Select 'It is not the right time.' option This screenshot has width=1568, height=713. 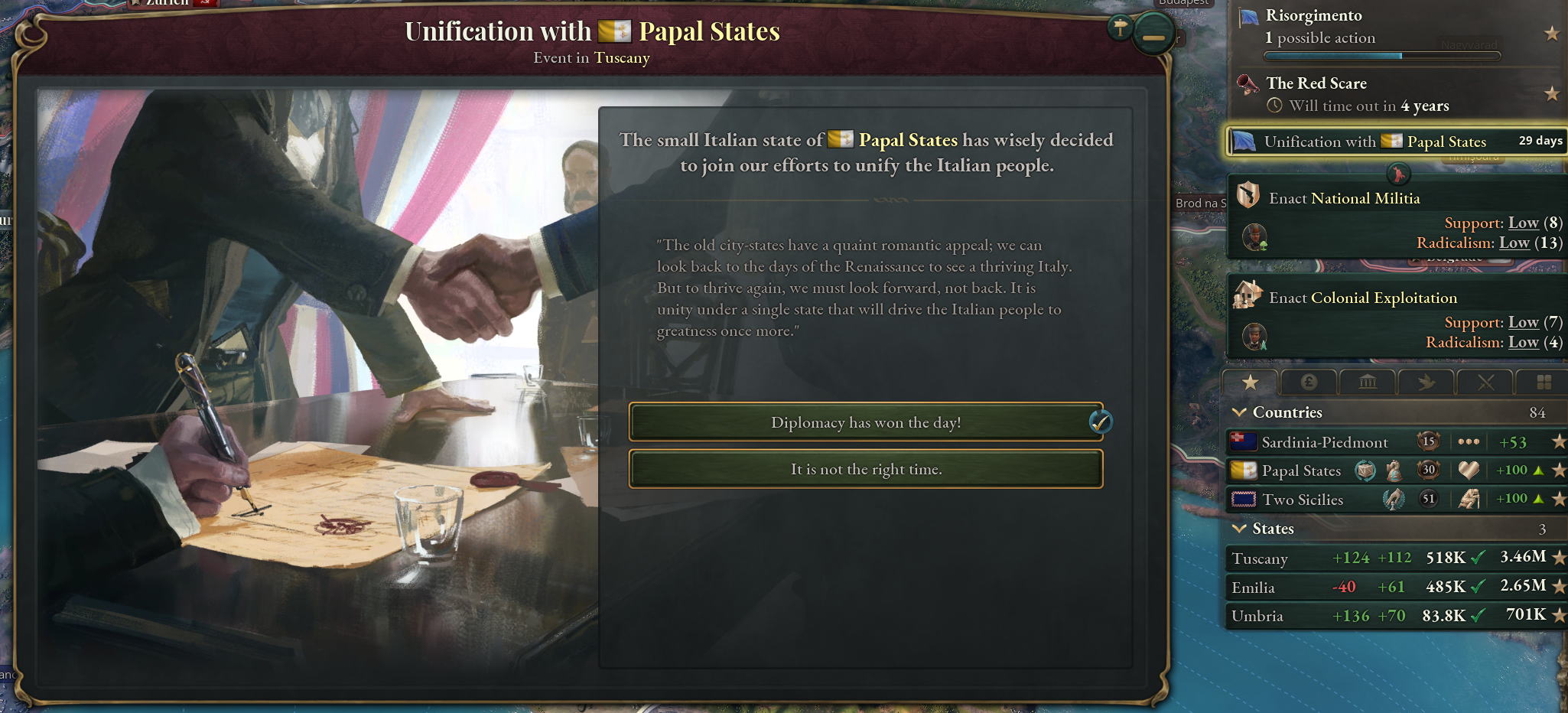click(865, 469)
